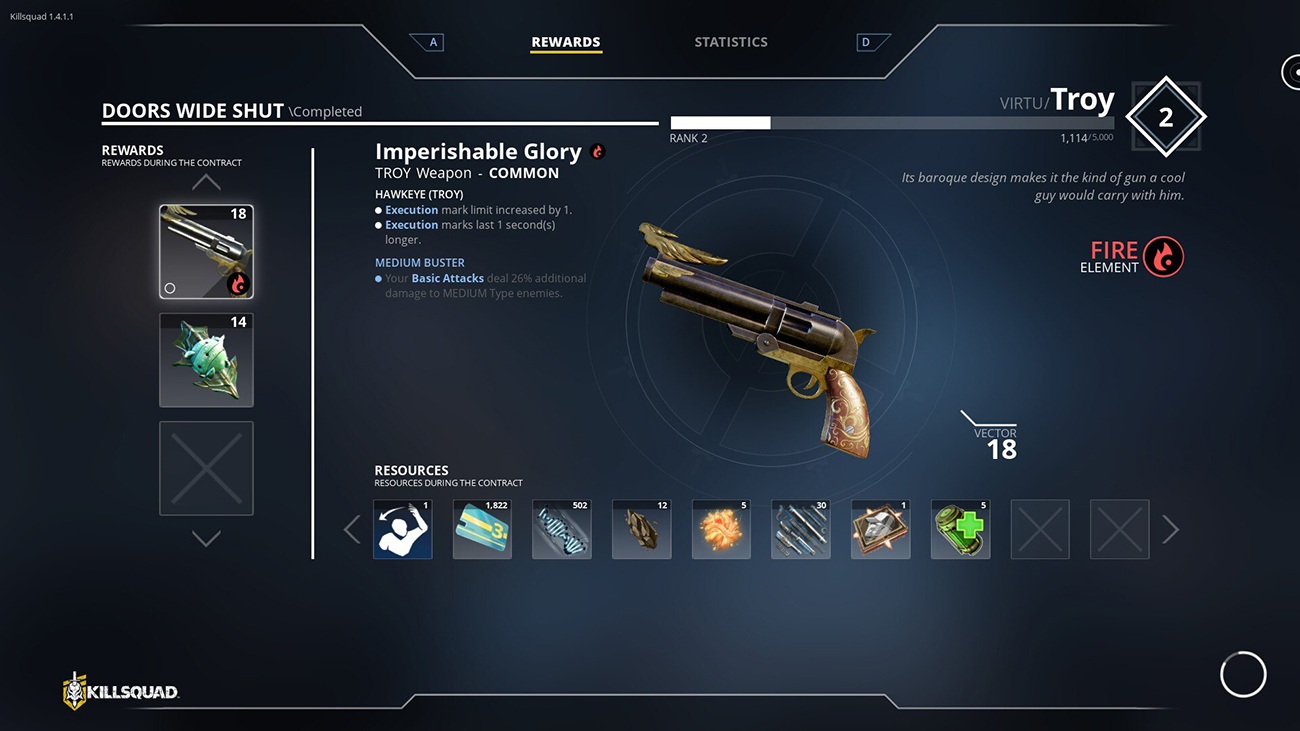Pick the dark rock ore resource
The height and width of the screenshot is (731, 1300).
click(642, 529)
